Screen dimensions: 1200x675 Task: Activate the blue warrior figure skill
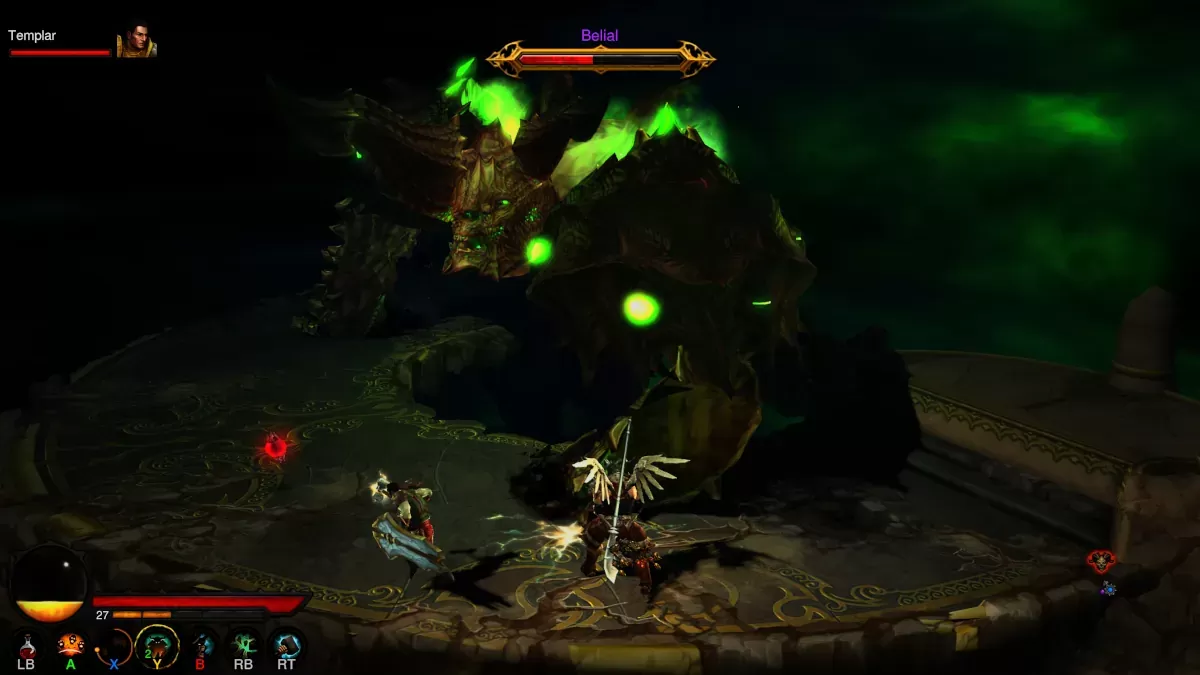201,644
